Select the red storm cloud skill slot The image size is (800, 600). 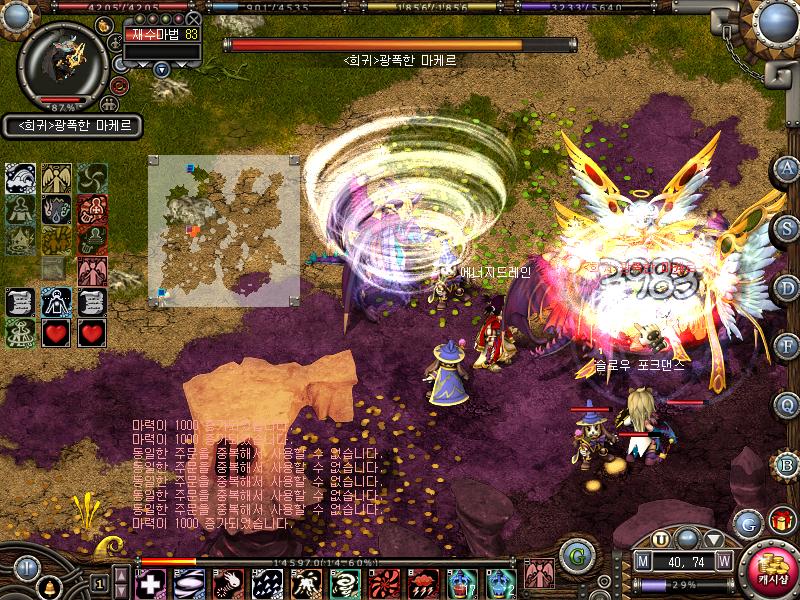click(x=420, y=583)
